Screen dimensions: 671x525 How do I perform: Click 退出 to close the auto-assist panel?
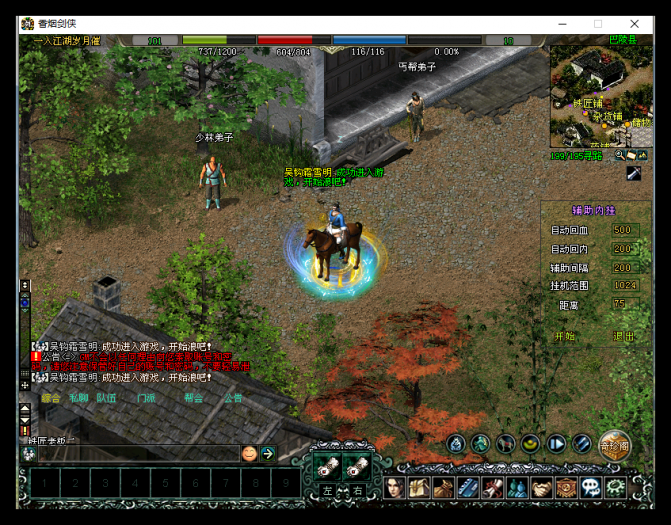click(623, 337)
